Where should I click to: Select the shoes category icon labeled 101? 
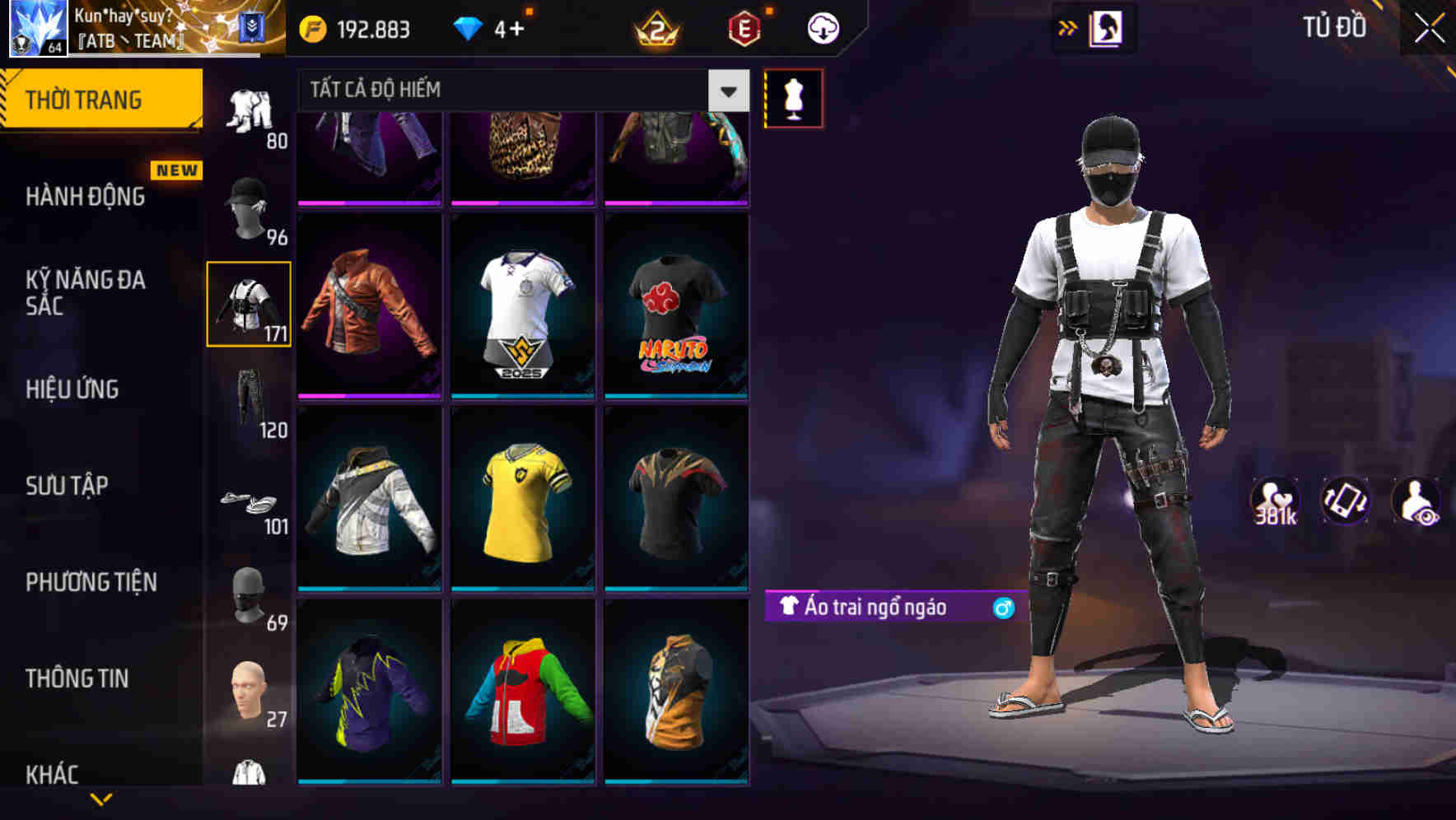tap(248, 501)
